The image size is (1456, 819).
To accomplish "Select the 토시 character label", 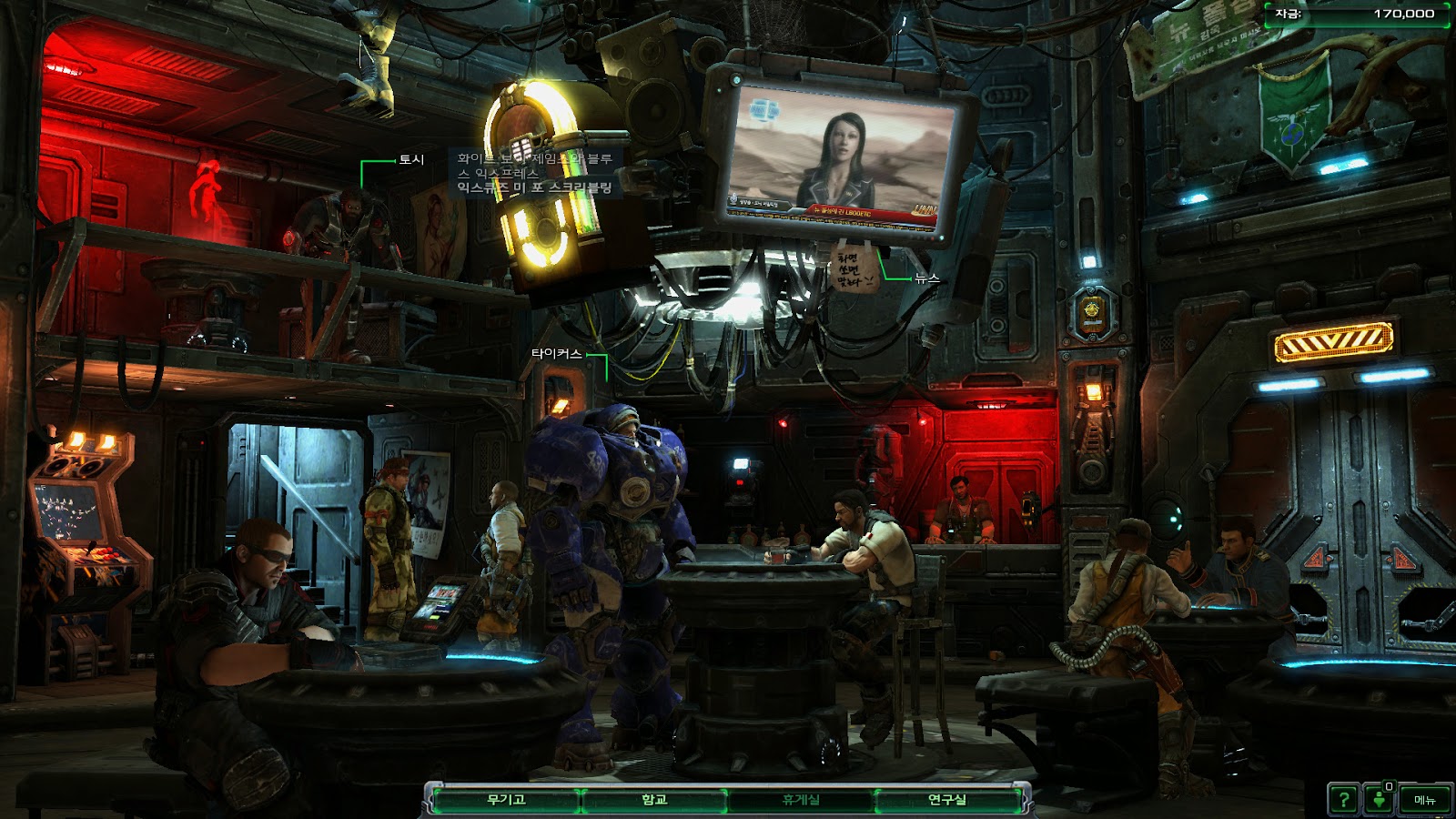I will pos(411,160).
